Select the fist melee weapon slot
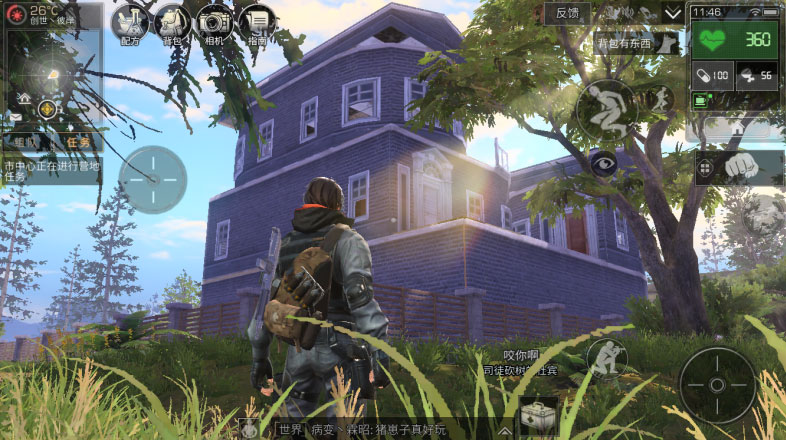 pos(738,167)
